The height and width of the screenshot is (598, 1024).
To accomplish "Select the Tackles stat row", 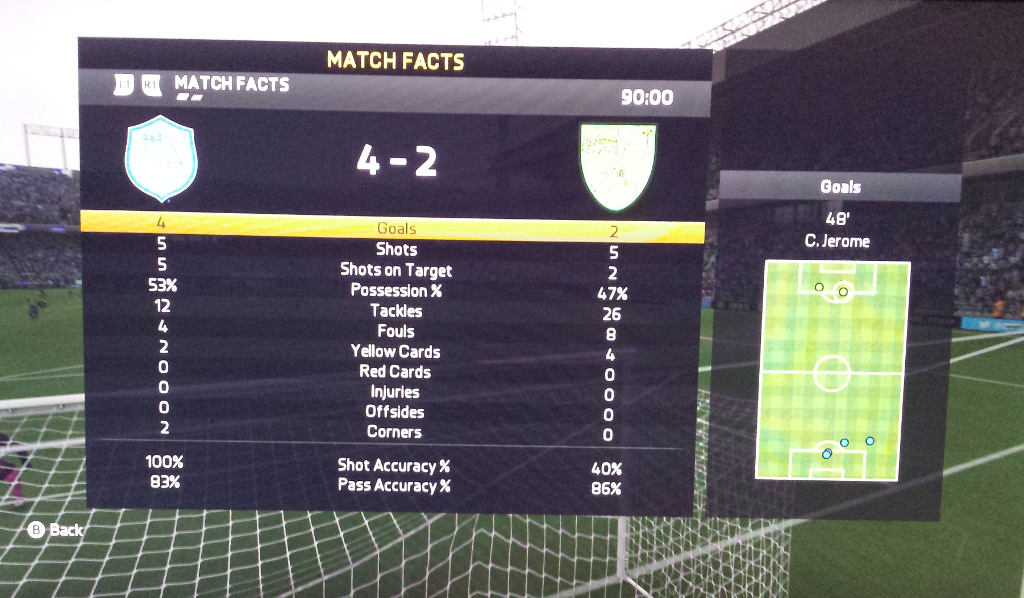I will 396,311.
